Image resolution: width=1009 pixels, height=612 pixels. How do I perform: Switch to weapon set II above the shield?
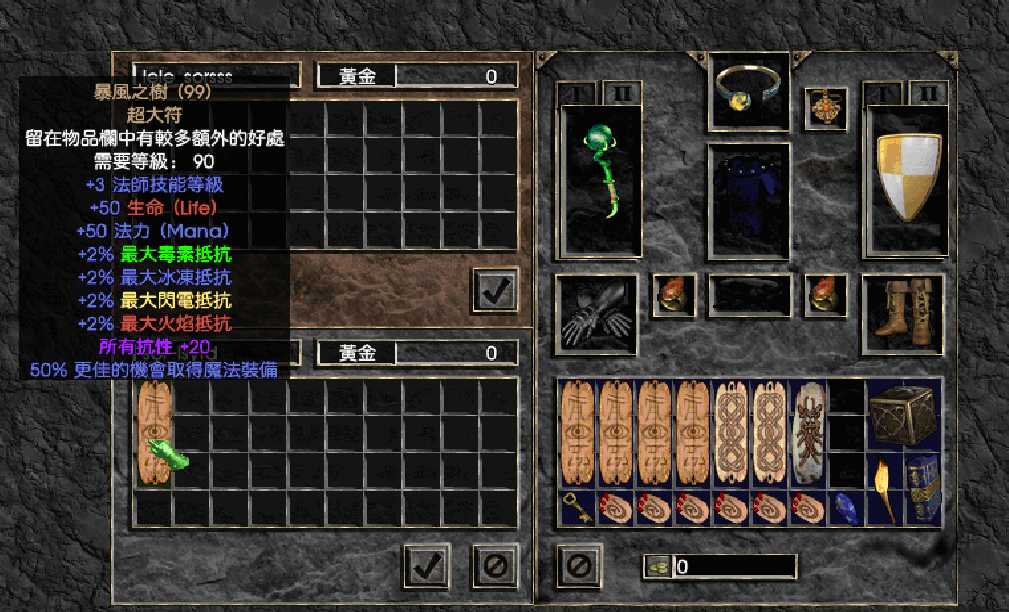(x=927, y=94)
